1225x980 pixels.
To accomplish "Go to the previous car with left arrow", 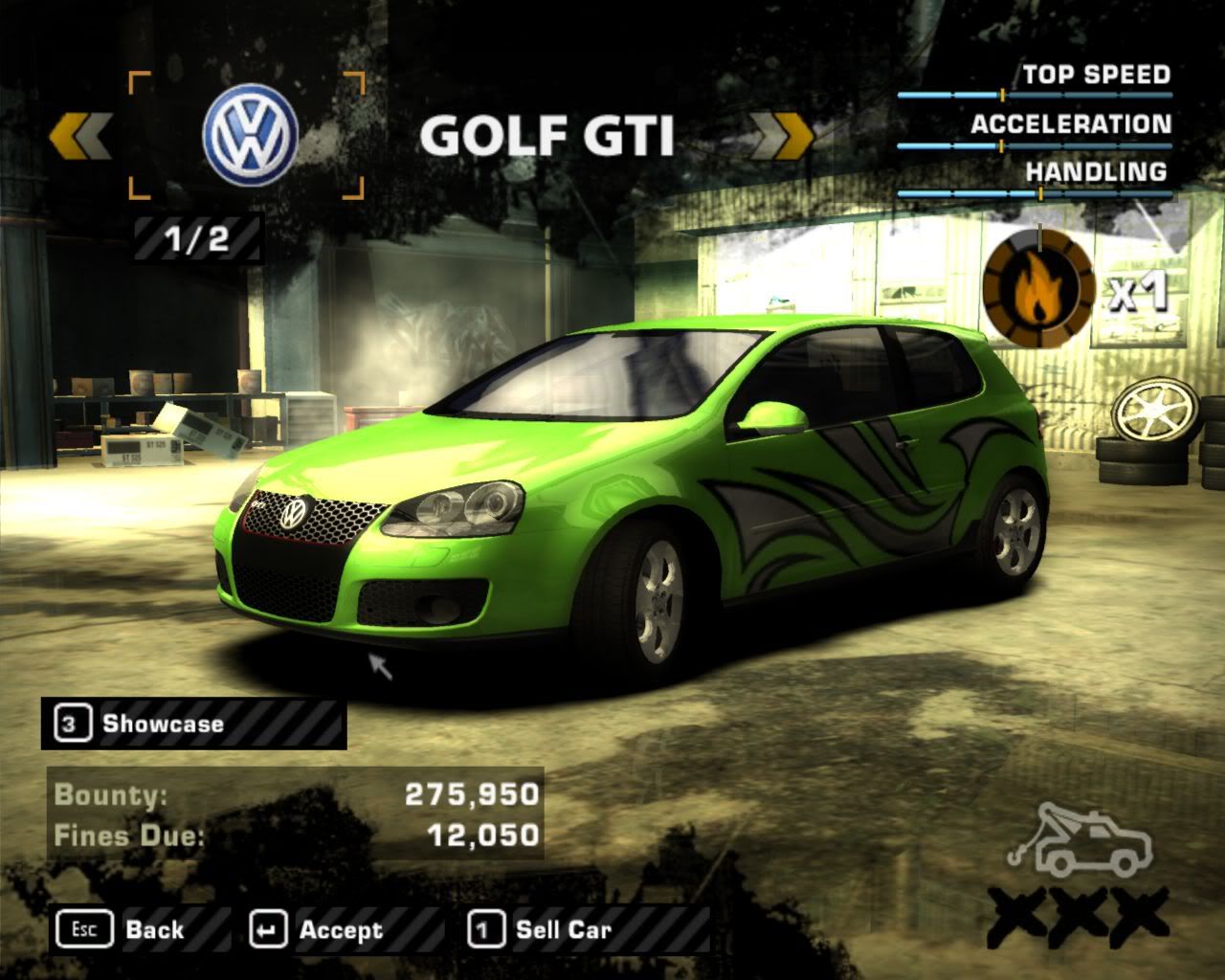I will point(81,137).
